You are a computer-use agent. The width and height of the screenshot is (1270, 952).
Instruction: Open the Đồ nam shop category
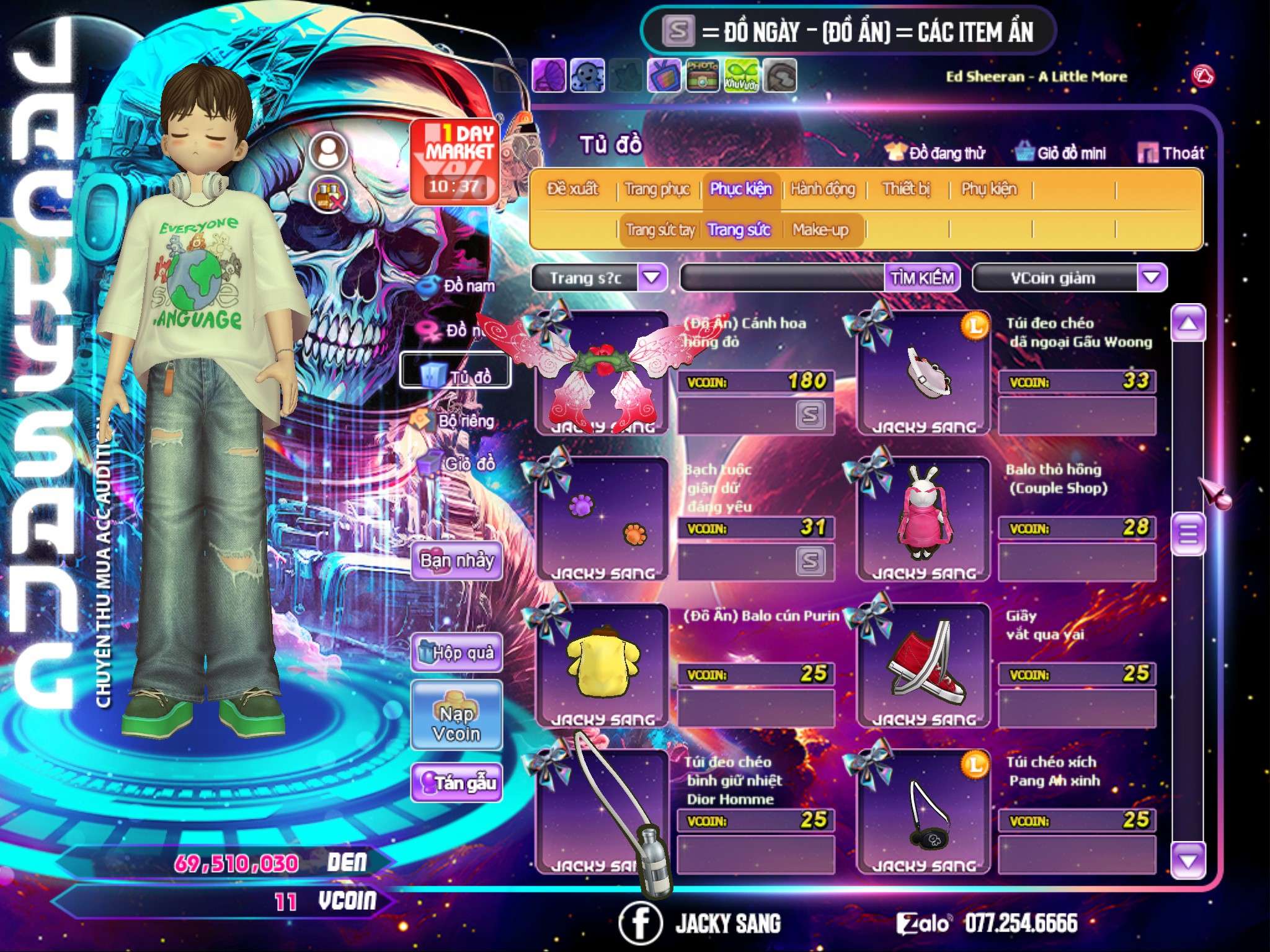pyautogui.click(x=460, y=286)
